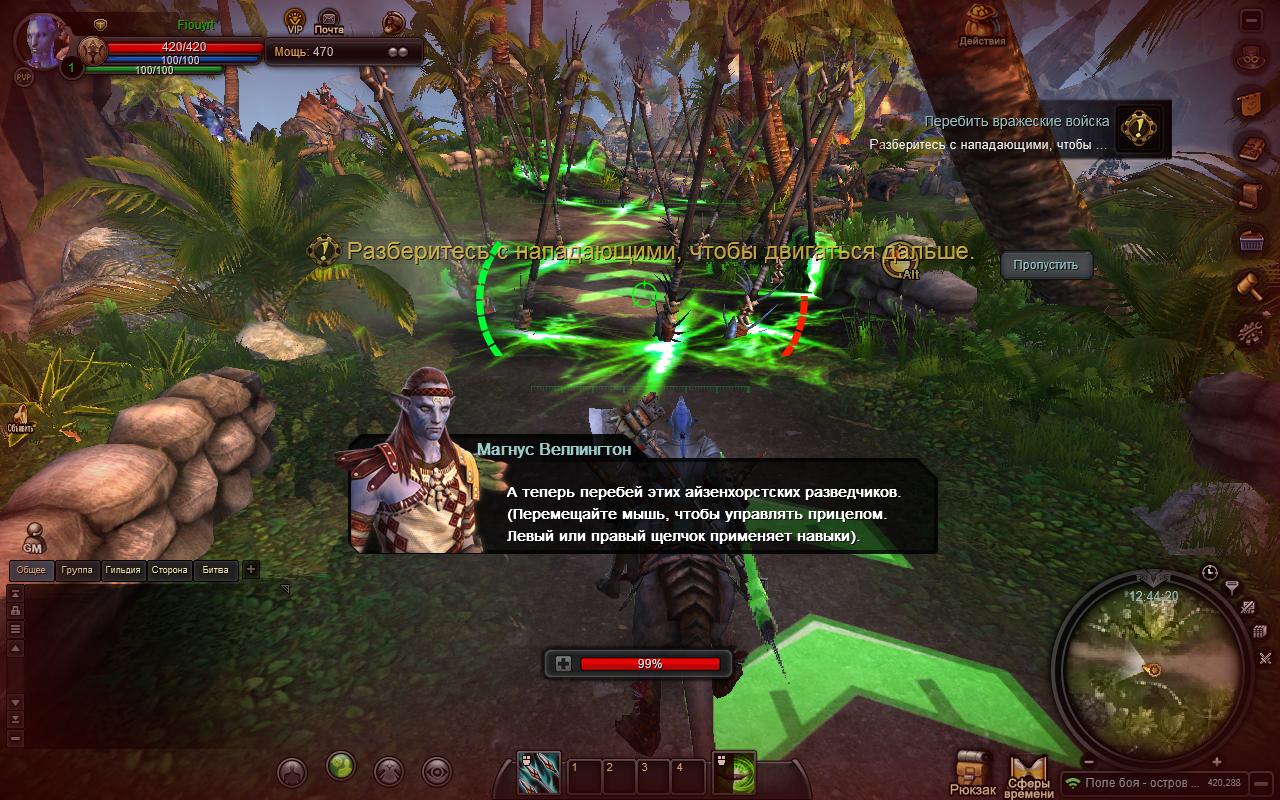
Task: Select the quest tracker exclamation icon
Action: [x=1139, y=130]
